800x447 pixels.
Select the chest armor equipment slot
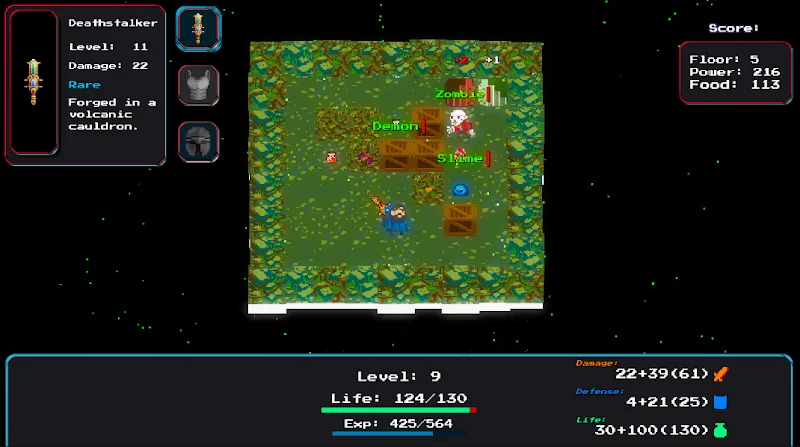pos(198,85)
